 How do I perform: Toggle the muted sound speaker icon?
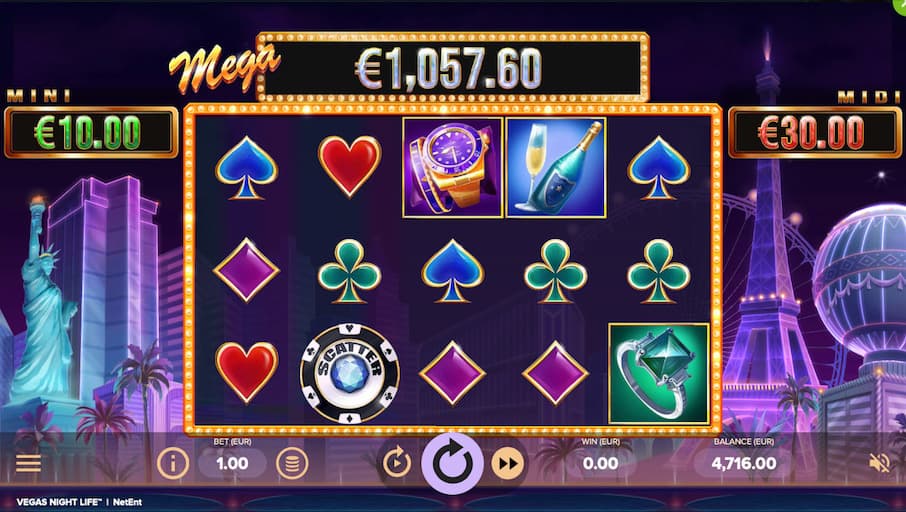[880, 463]
